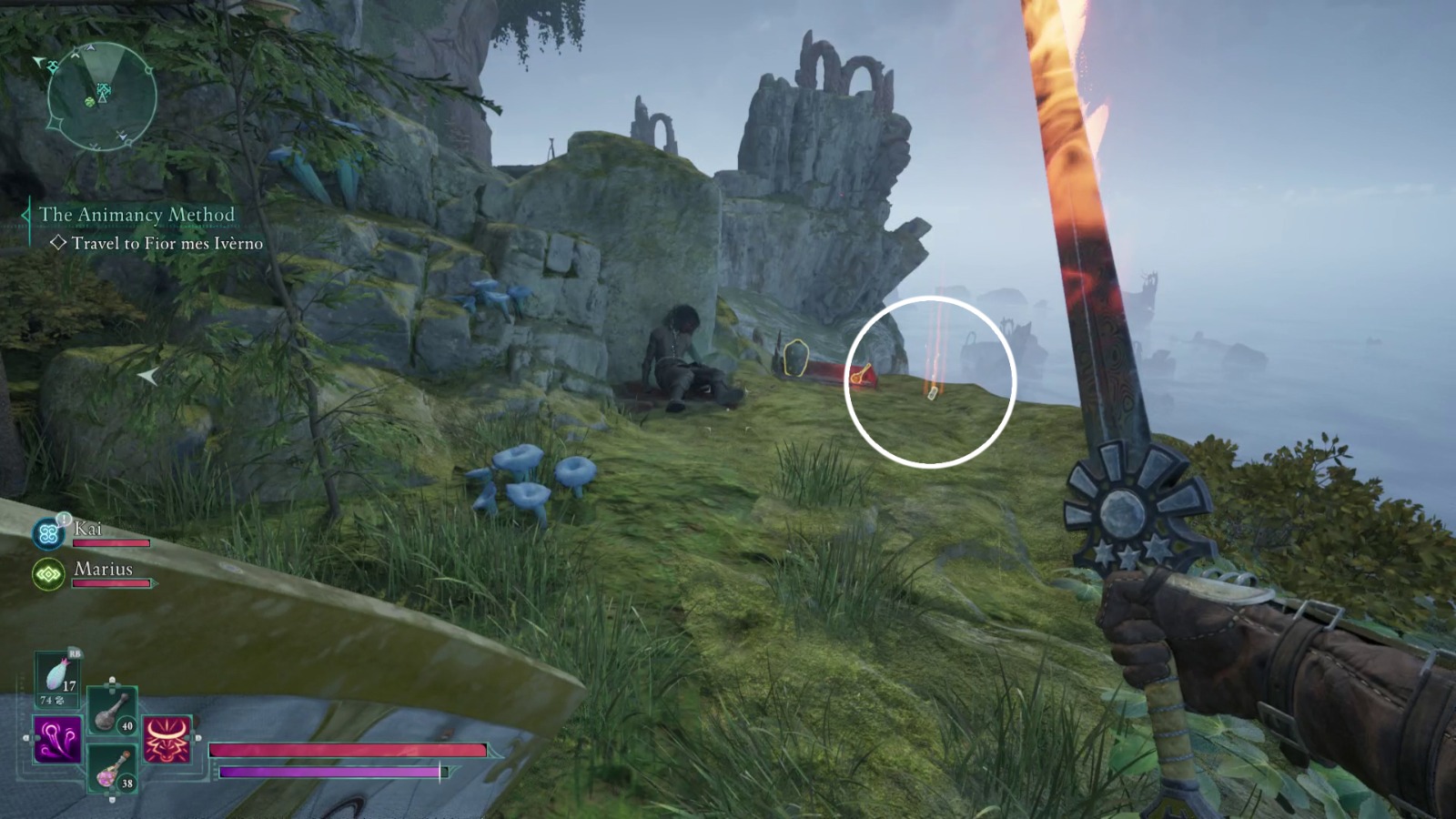The width and height of the screenshot is (1456, 819).
Task: Click the arrow tip on Marius's health bar
Action: tap(155, 582)
